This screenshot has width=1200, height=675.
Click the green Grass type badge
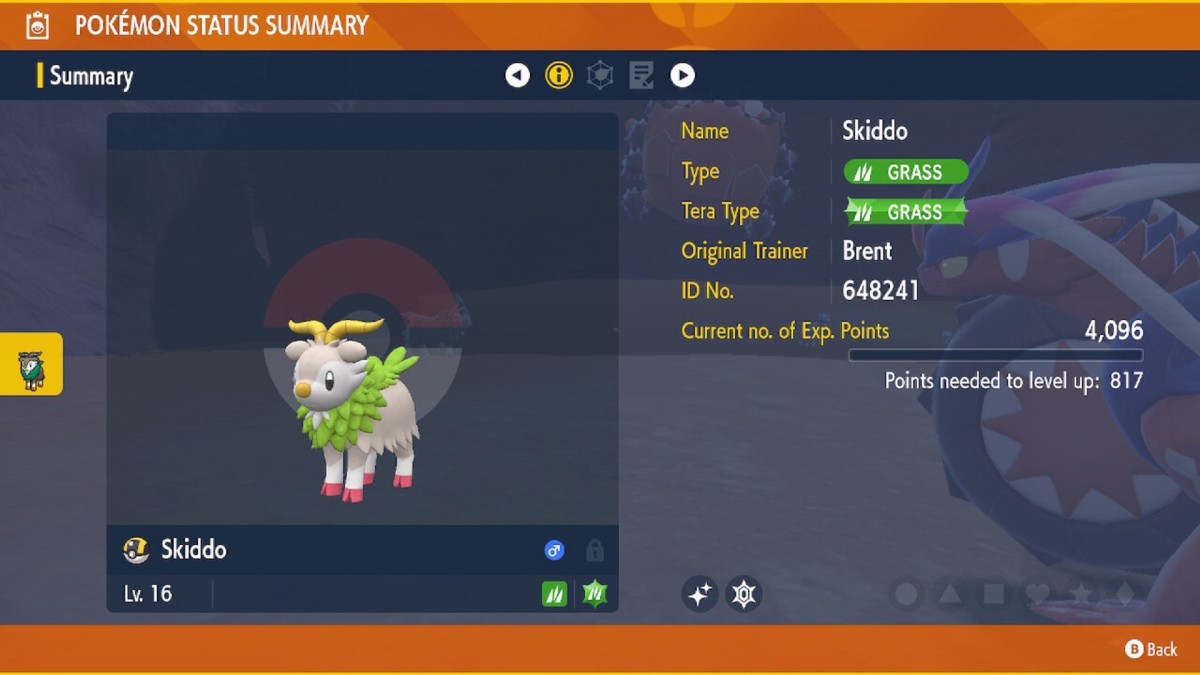coord(906,172)
